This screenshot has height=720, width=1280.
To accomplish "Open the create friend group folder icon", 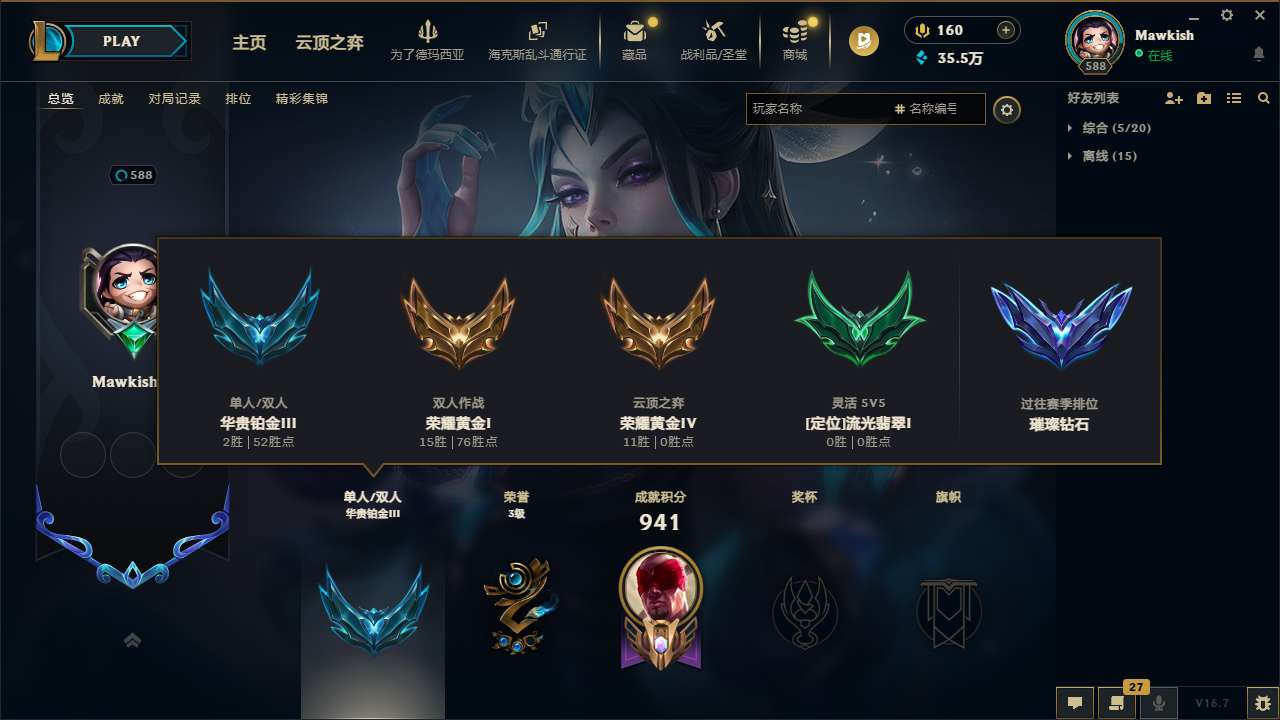I will tap(1204, 98).
